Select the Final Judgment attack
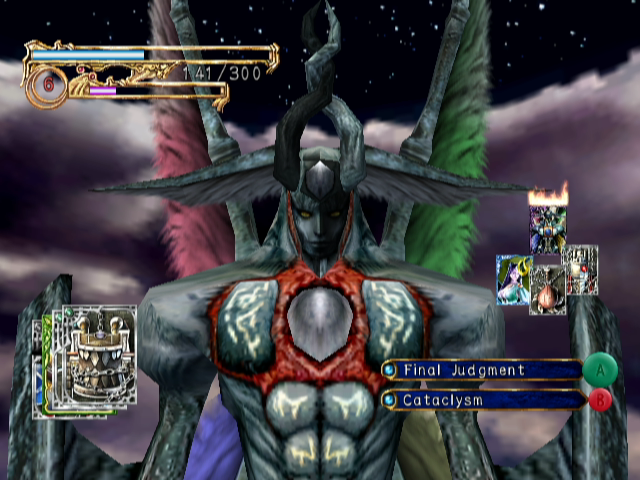 pos(482,370)
